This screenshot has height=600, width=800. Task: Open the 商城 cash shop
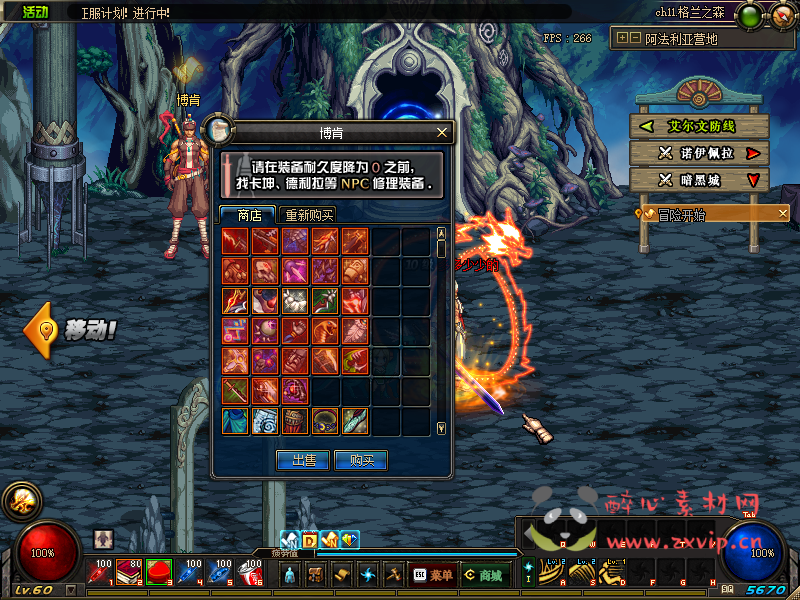pos(482,575)
